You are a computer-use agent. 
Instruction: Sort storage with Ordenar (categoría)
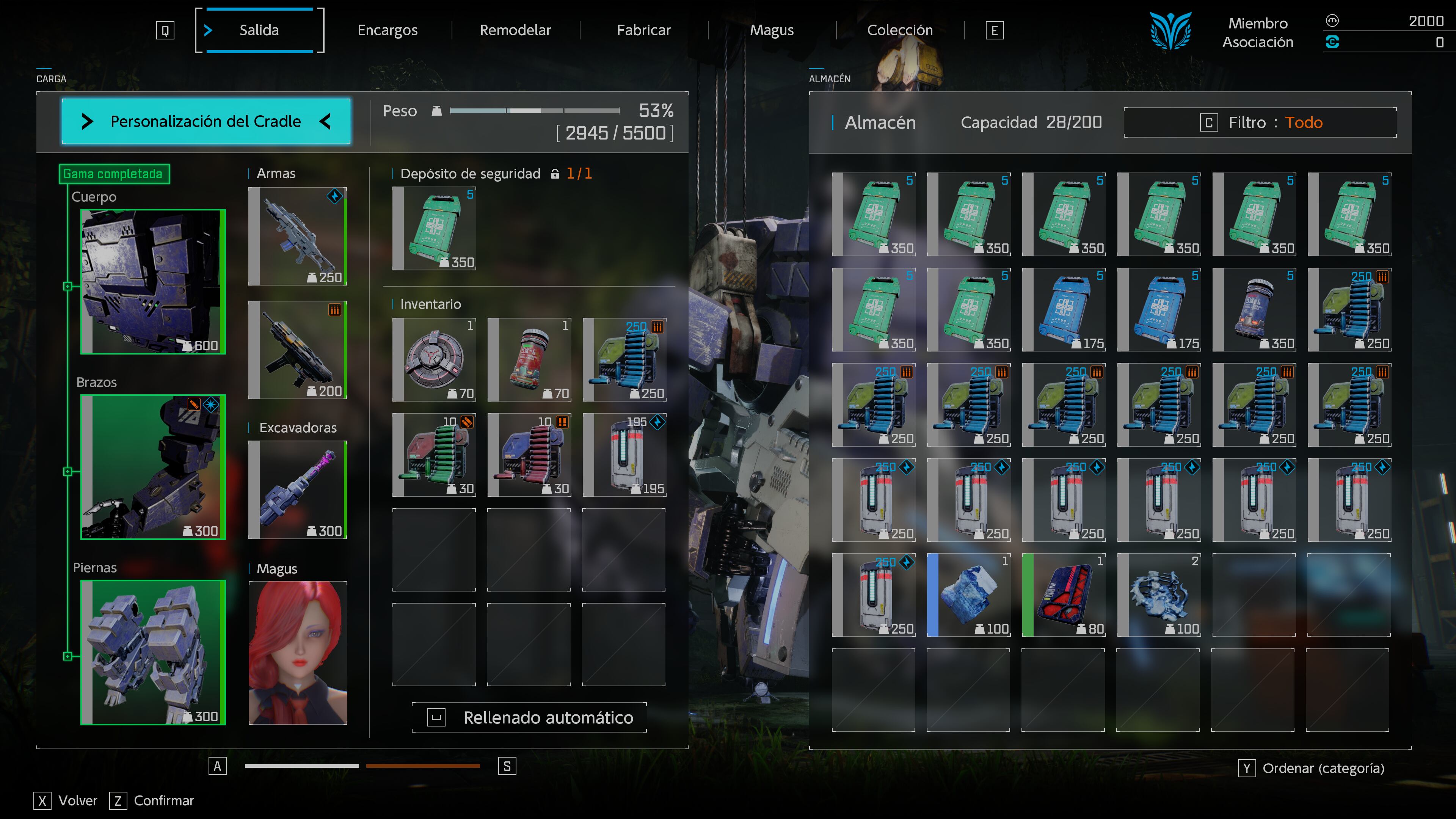(x=1311, y=768)
